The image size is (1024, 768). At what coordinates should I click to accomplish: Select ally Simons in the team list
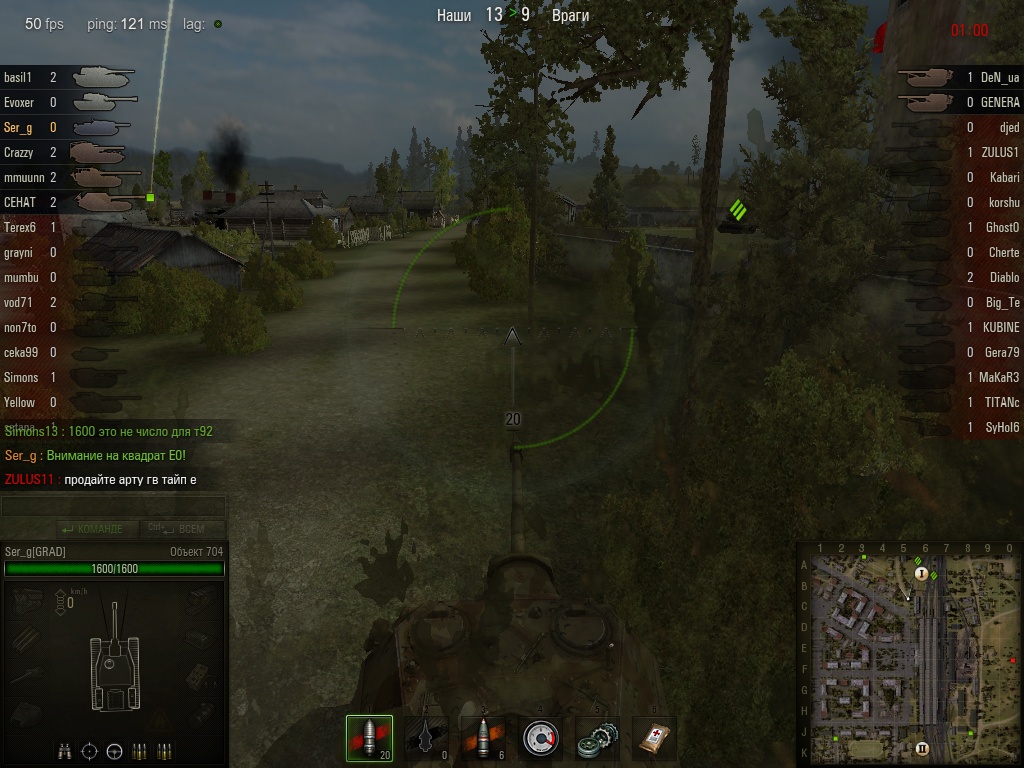[x=21, y=377]
